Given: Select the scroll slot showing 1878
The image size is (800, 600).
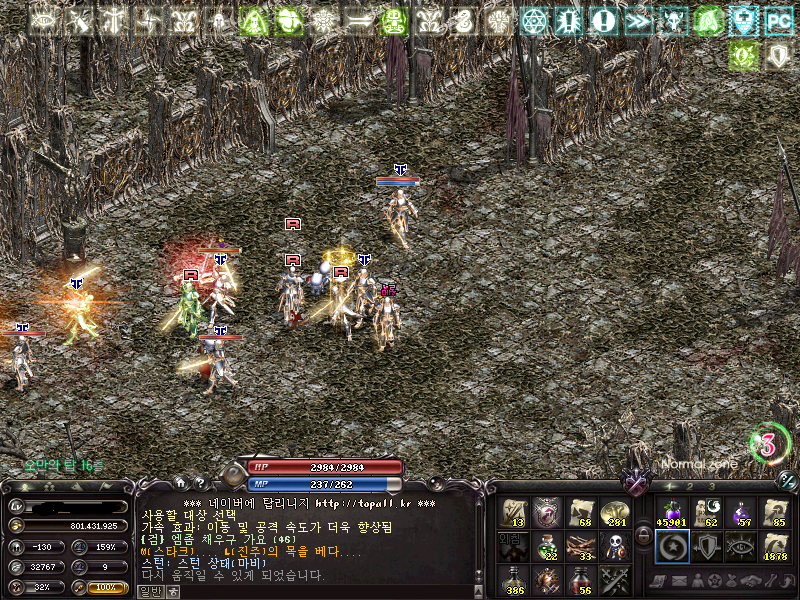Looking at the screenshot, I should coord(775,545).
